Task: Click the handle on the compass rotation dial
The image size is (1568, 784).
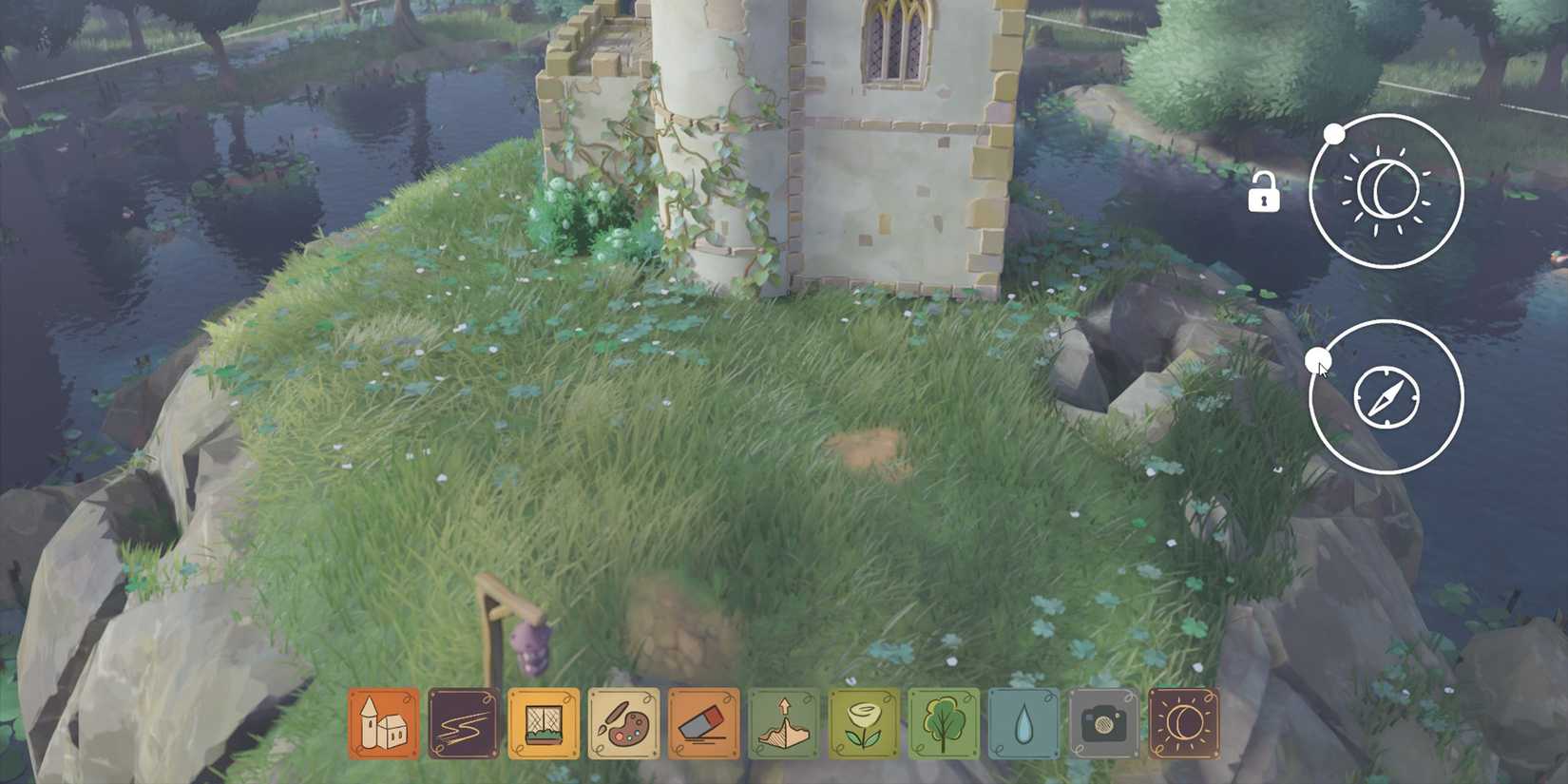Action: pos(1319,361)
